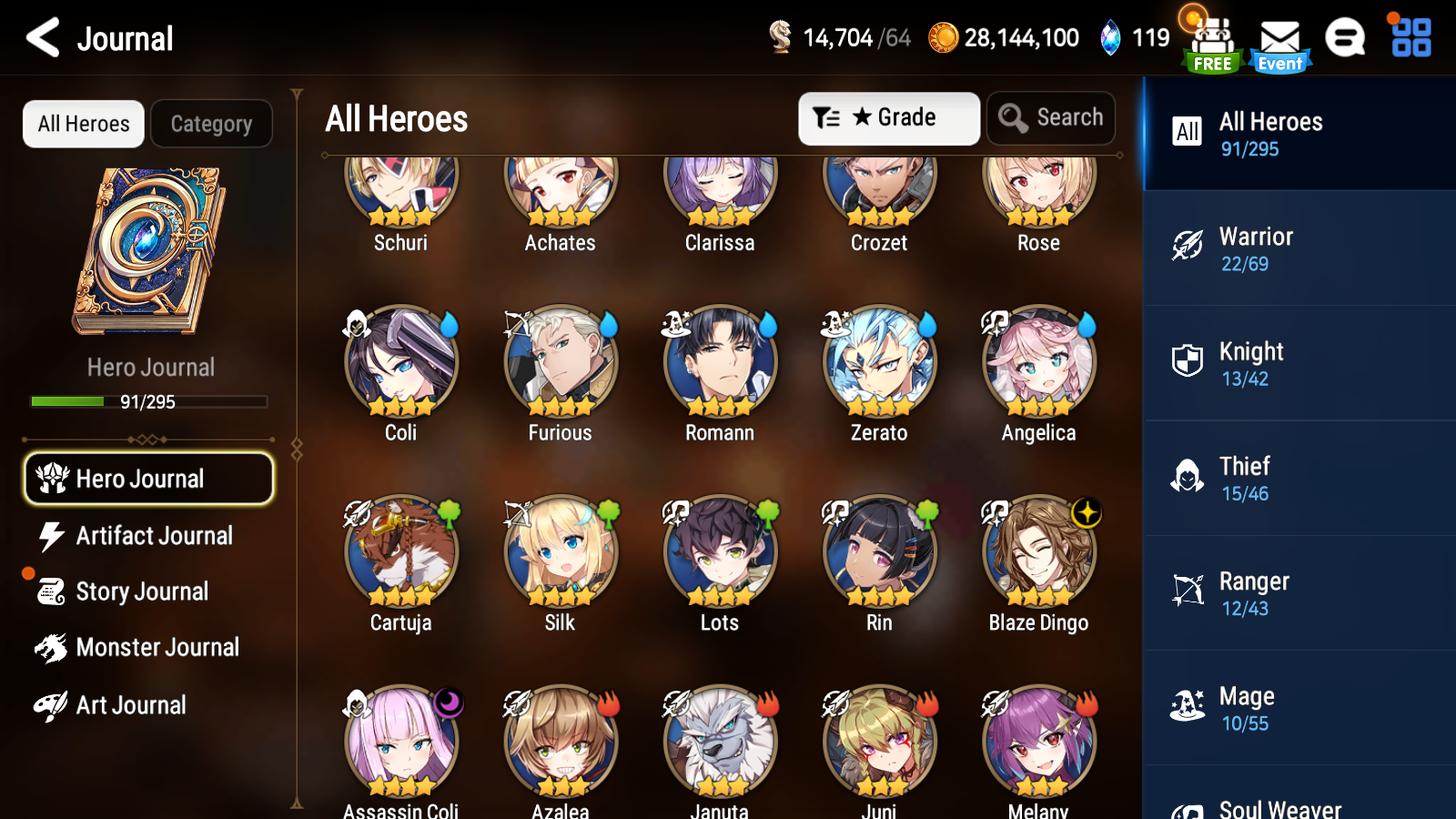Expand the Ranger category filter

pos(1299,592)
